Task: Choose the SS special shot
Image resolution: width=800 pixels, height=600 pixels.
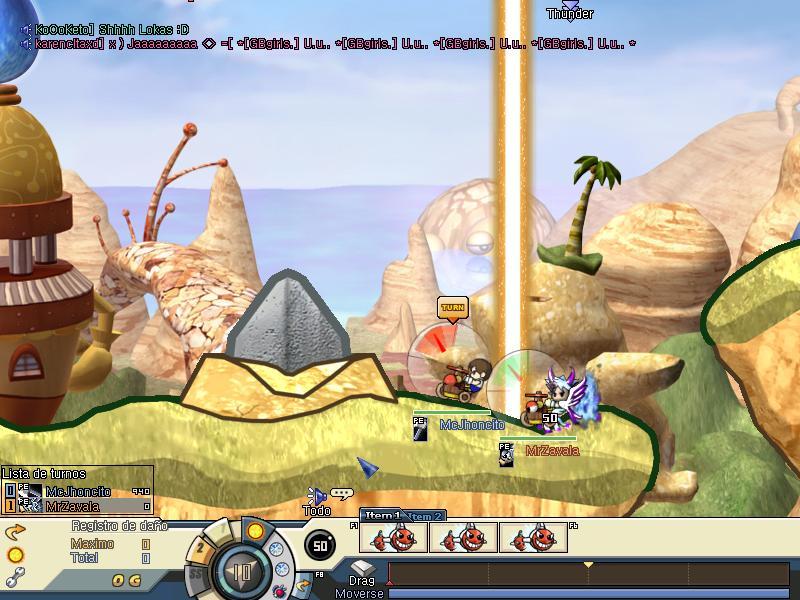Action: coord(196,574)
